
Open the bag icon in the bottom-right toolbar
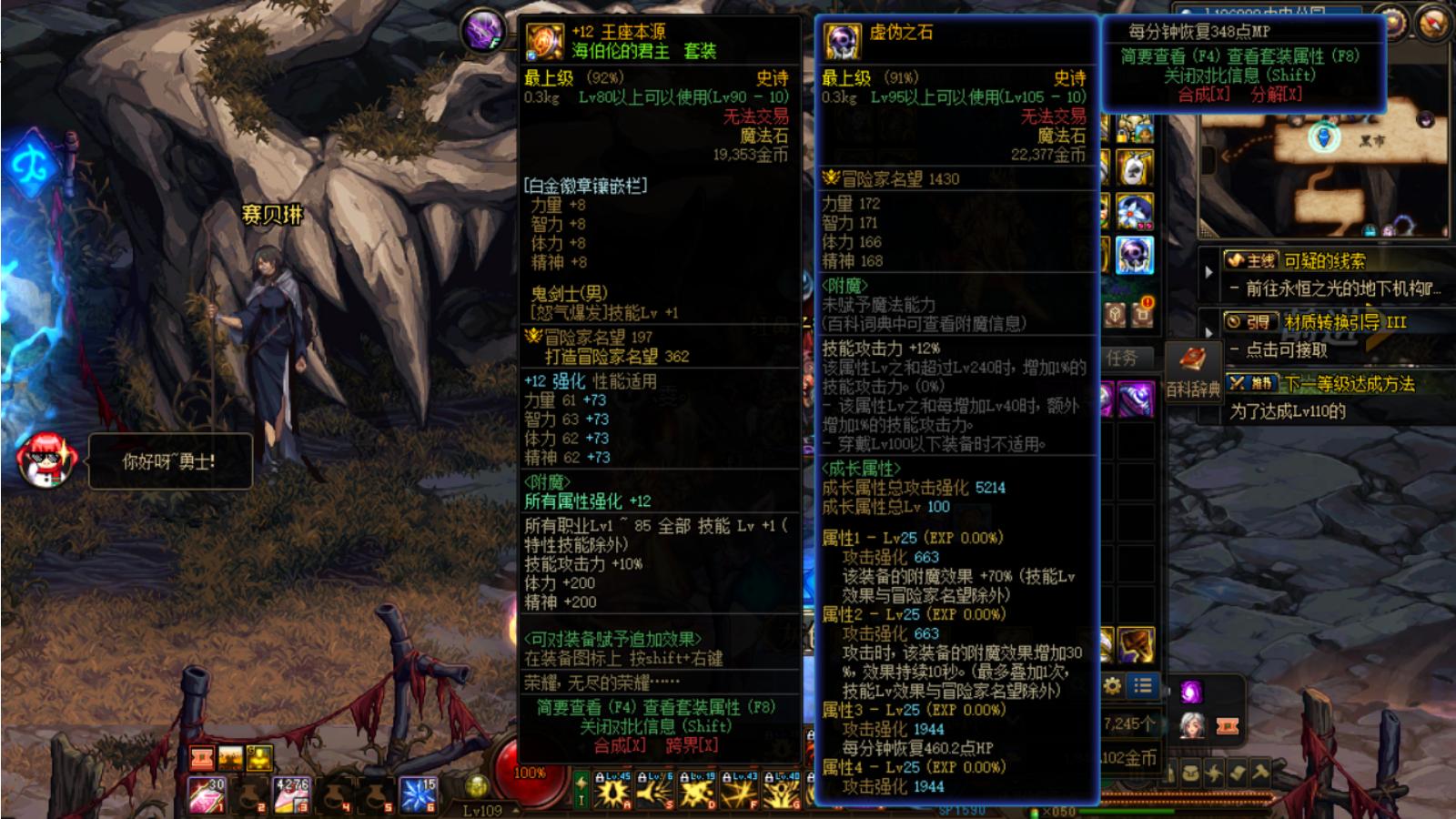1190,772
